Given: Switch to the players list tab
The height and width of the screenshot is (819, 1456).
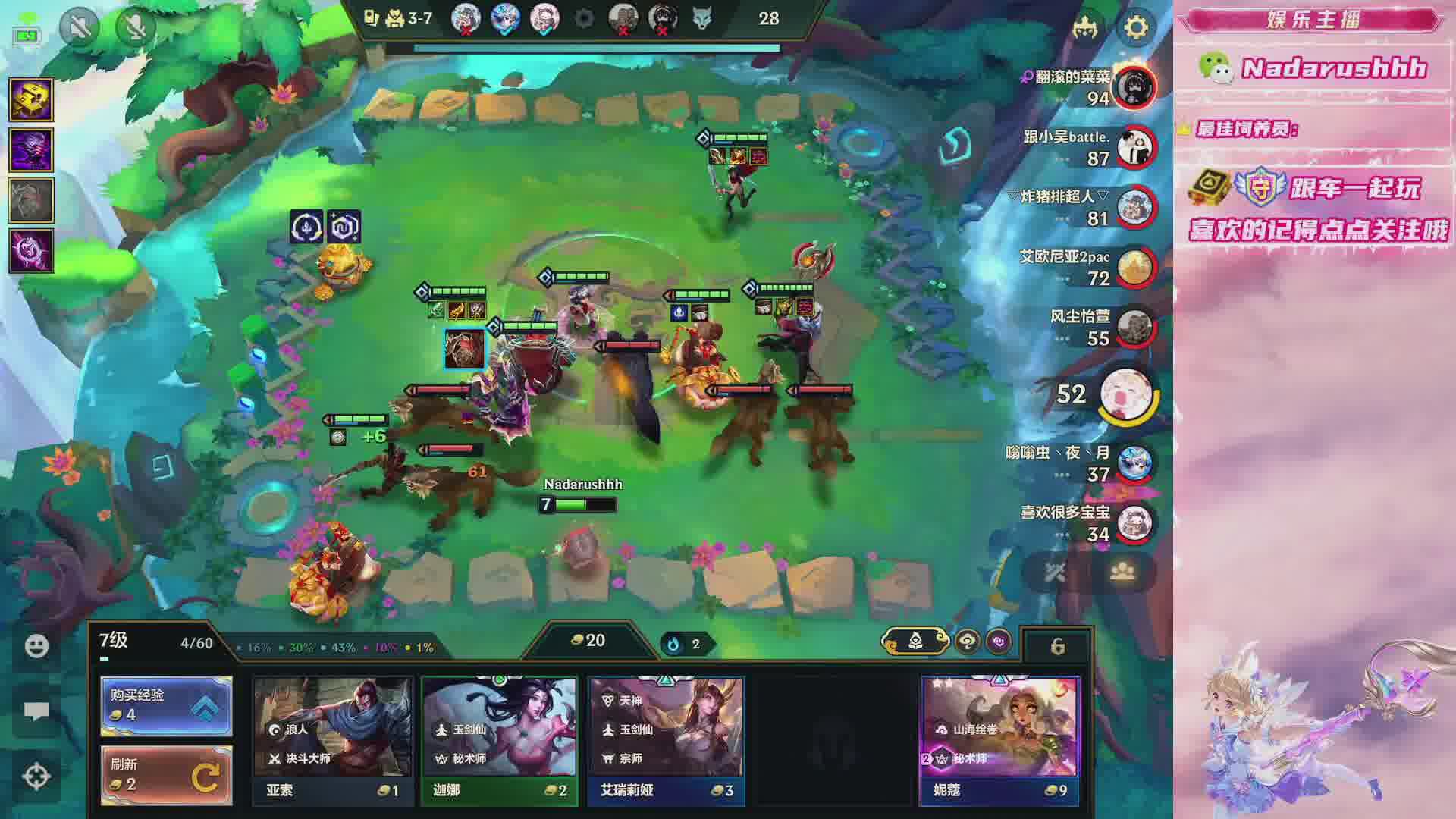Looking at the screenshot, I should tap(1122, 573).
